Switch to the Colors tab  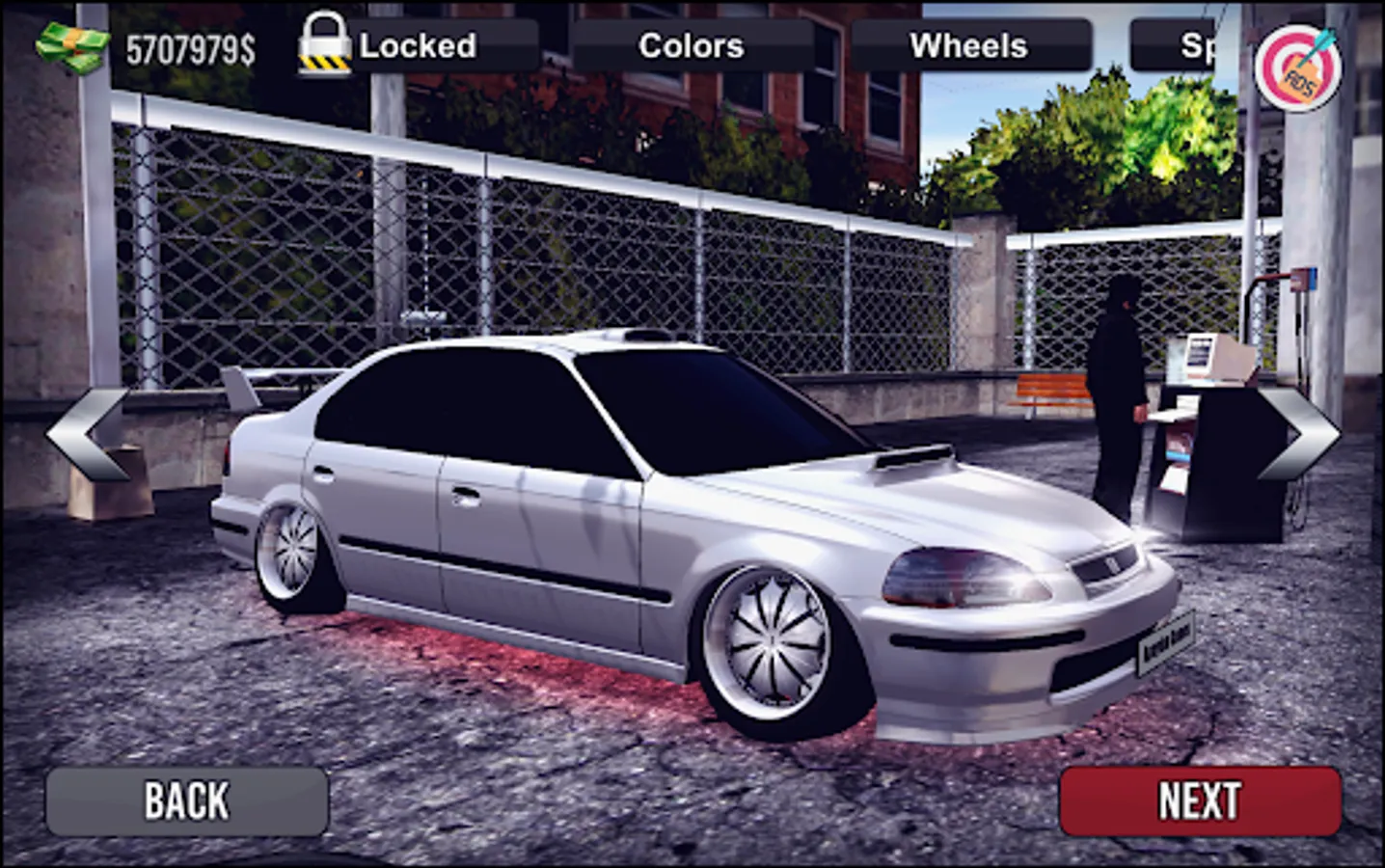pyautogui.click(x=690, y=44)
